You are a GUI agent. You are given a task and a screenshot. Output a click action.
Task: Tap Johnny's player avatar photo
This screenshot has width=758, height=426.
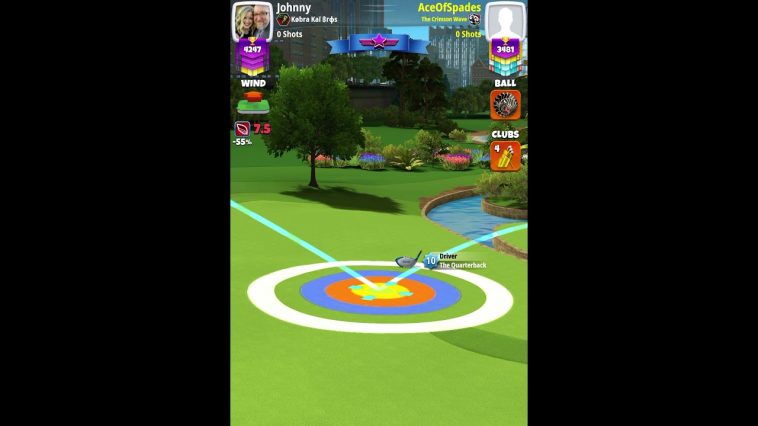coord(252,20)
